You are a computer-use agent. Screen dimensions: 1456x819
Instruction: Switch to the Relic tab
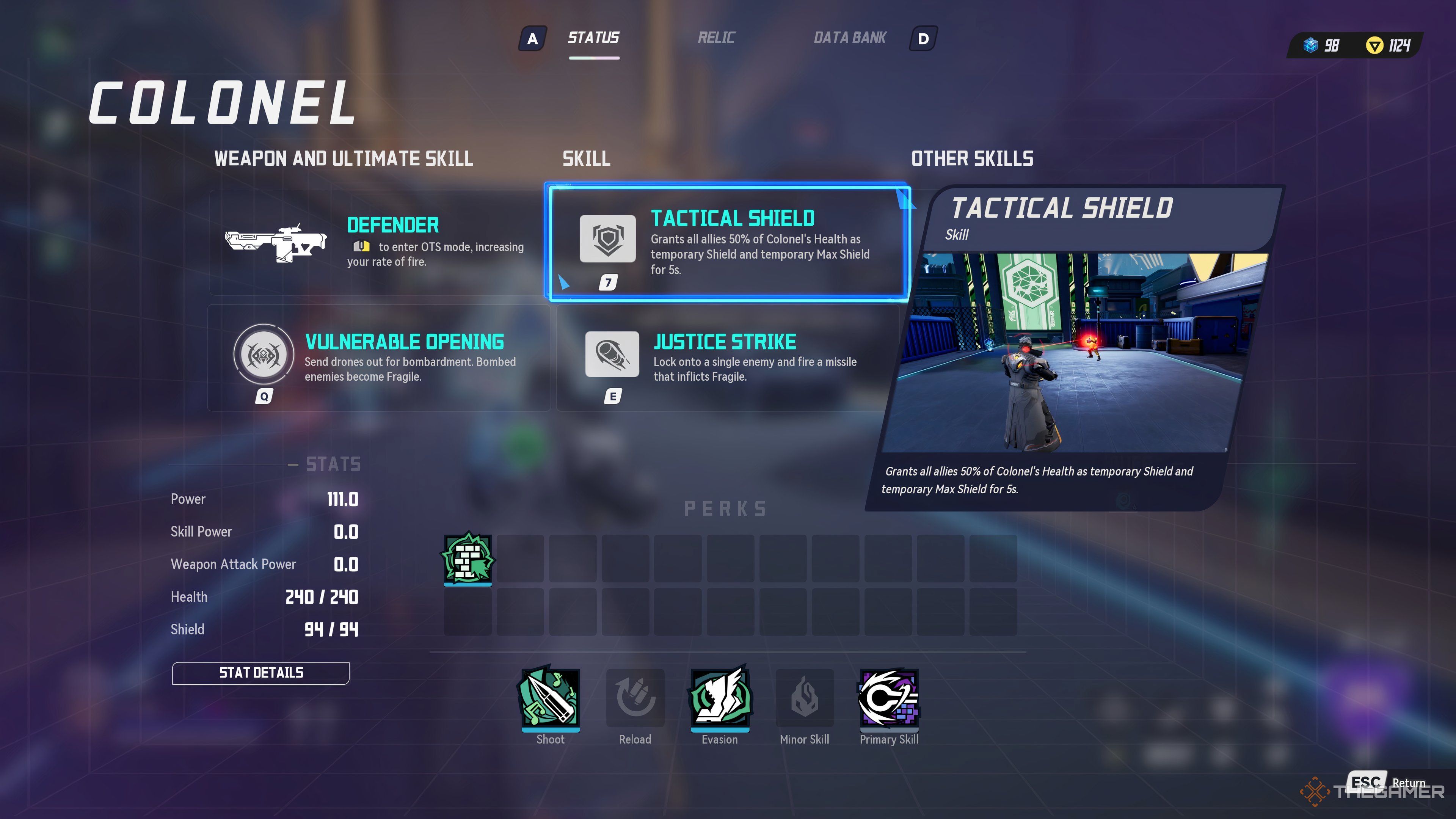coord(717,37)
